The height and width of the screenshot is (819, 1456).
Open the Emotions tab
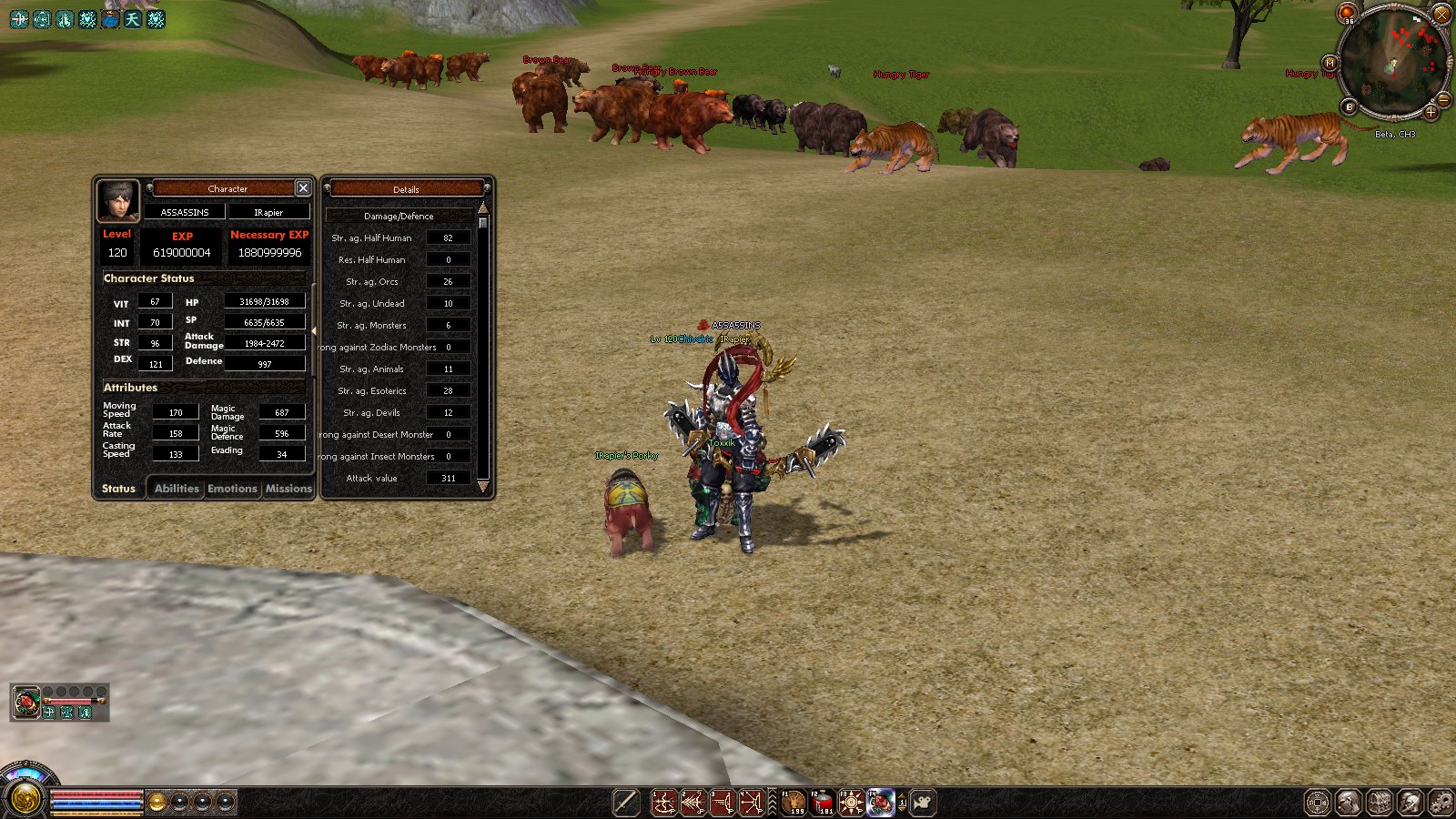pyautogui.click(x=232, y=489)
